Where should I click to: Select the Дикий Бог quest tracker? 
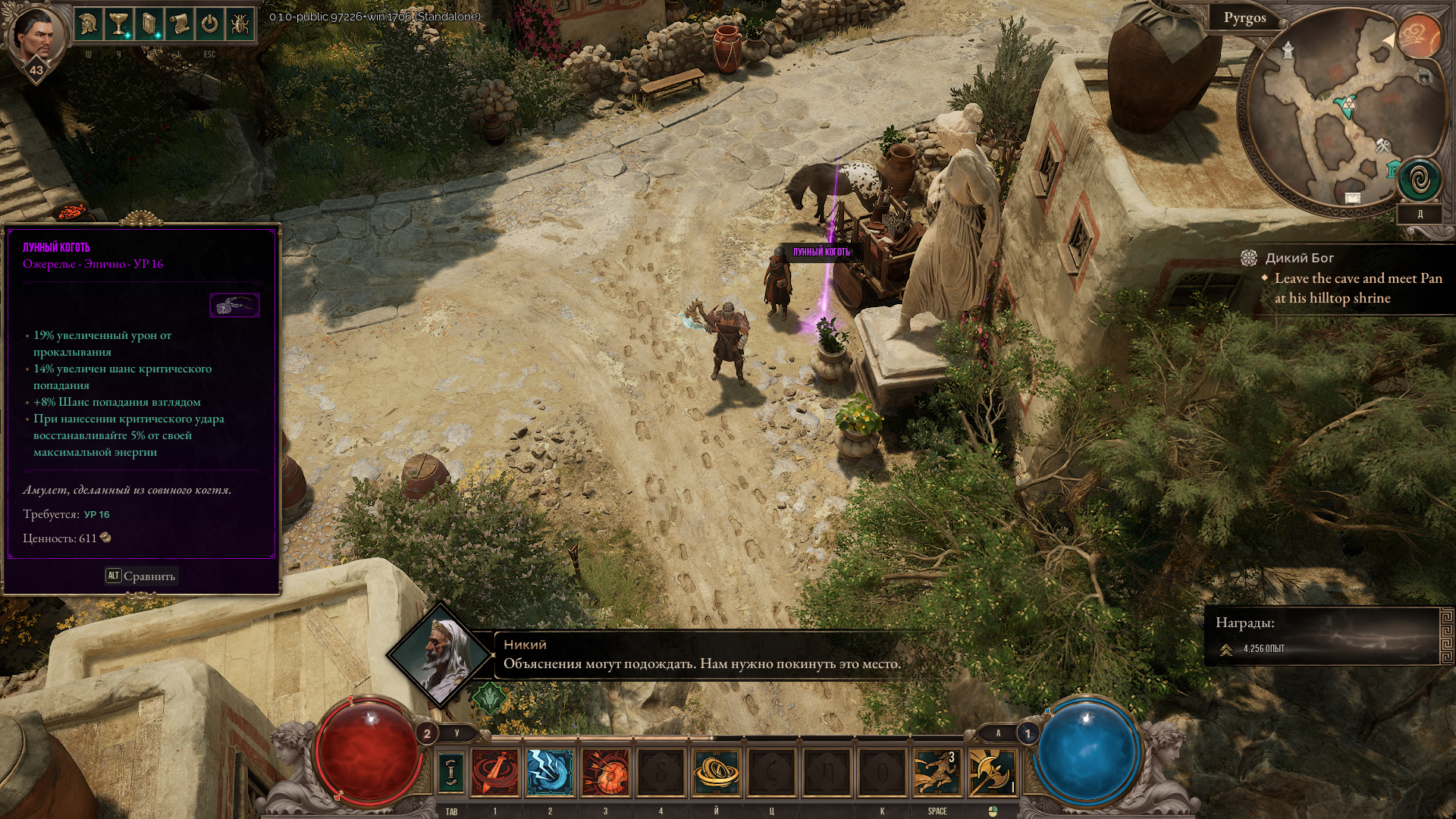click(x=1299, y=258)
